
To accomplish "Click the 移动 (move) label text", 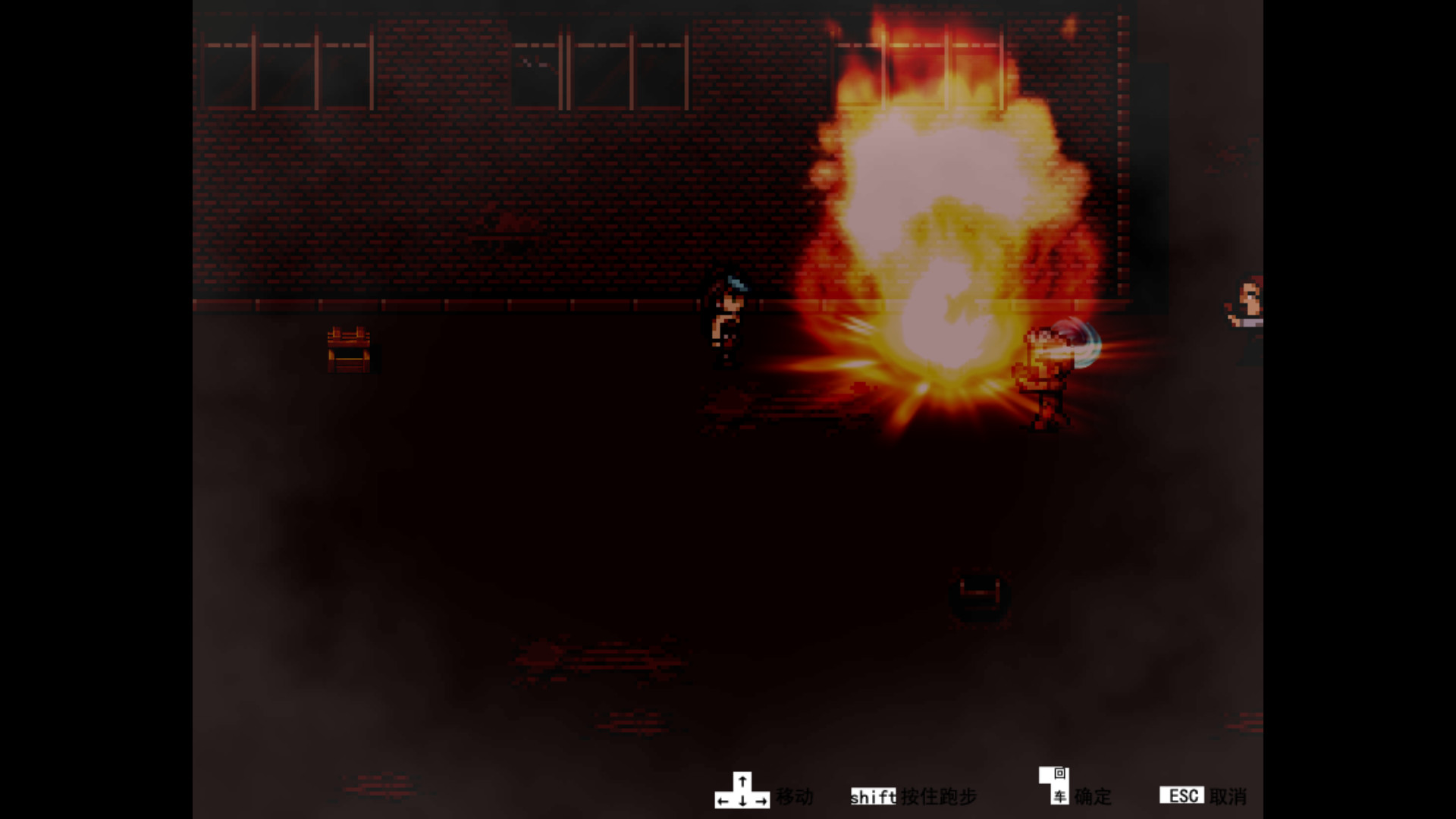I will pyautogui.click(x=793, y=797).
